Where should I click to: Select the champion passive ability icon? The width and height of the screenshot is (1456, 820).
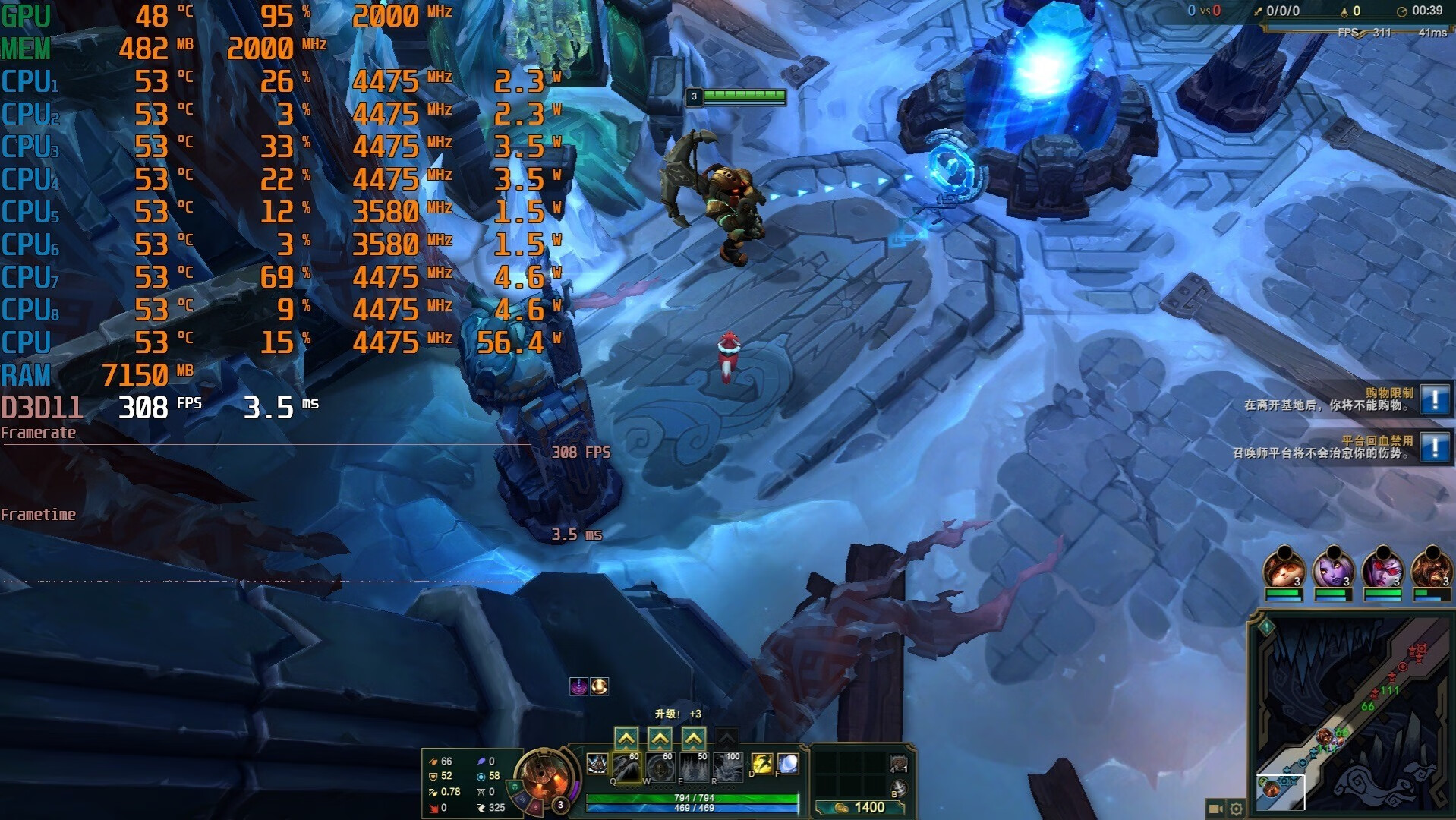tap(597, 763)
